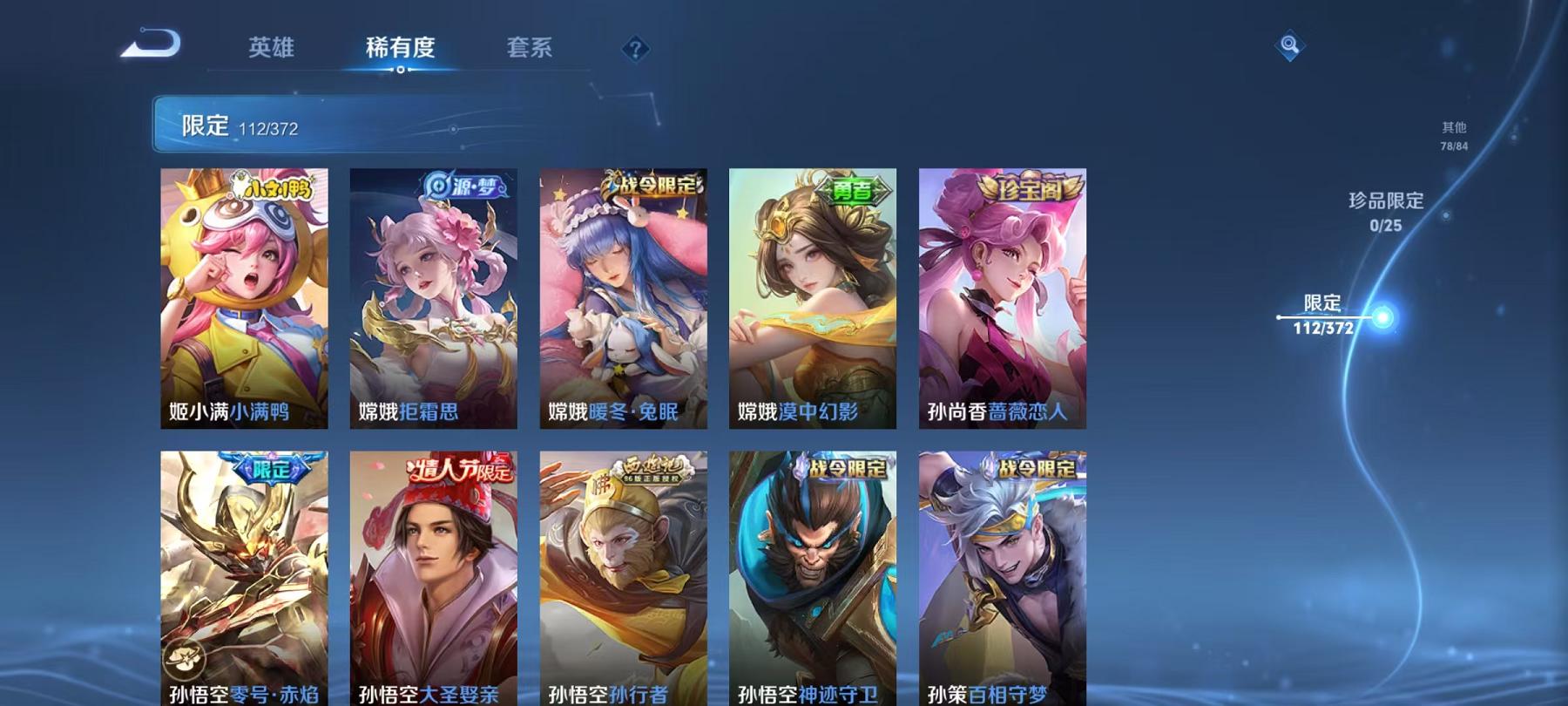Viewport: 1568px width, 706px height.
Task: Click the 限定 badge on 零号·赤焰 card
Action: point(271,468)
